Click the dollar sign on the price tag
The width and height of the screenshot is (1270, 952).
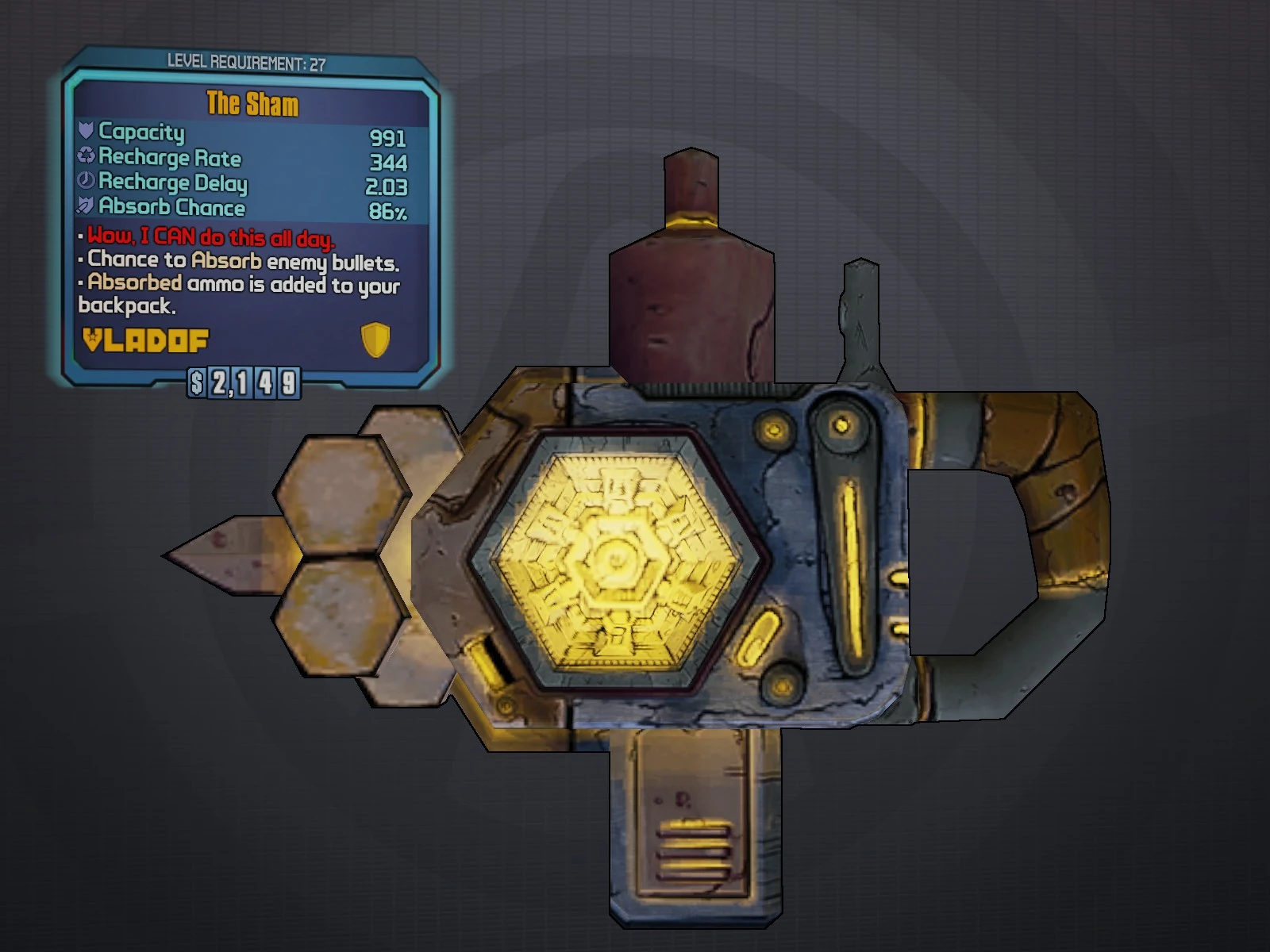(x=195, y=384)
